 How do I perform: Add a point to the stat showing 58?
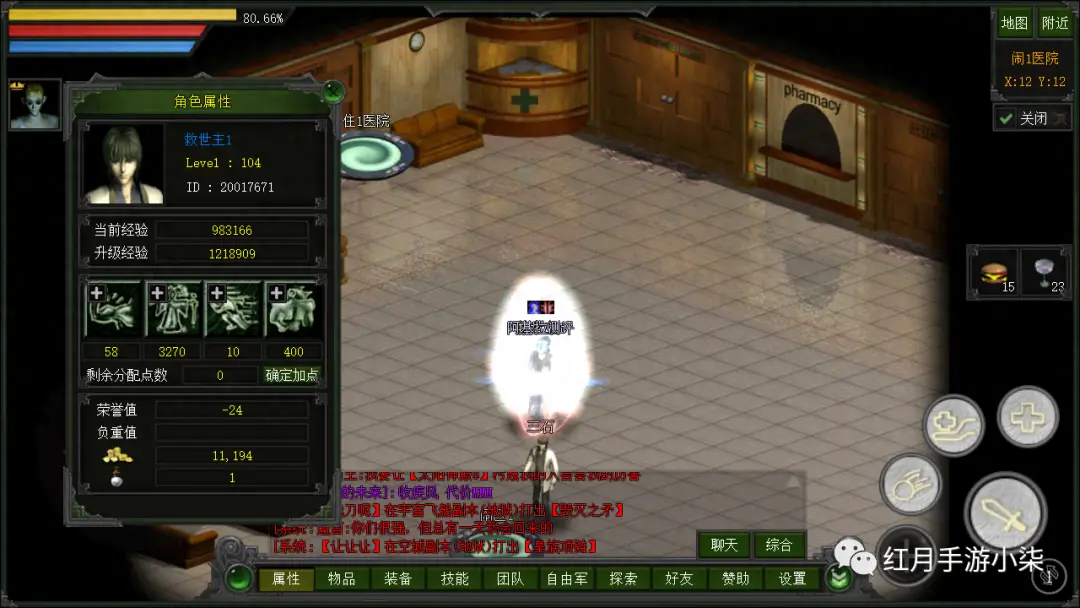point(97,293)
